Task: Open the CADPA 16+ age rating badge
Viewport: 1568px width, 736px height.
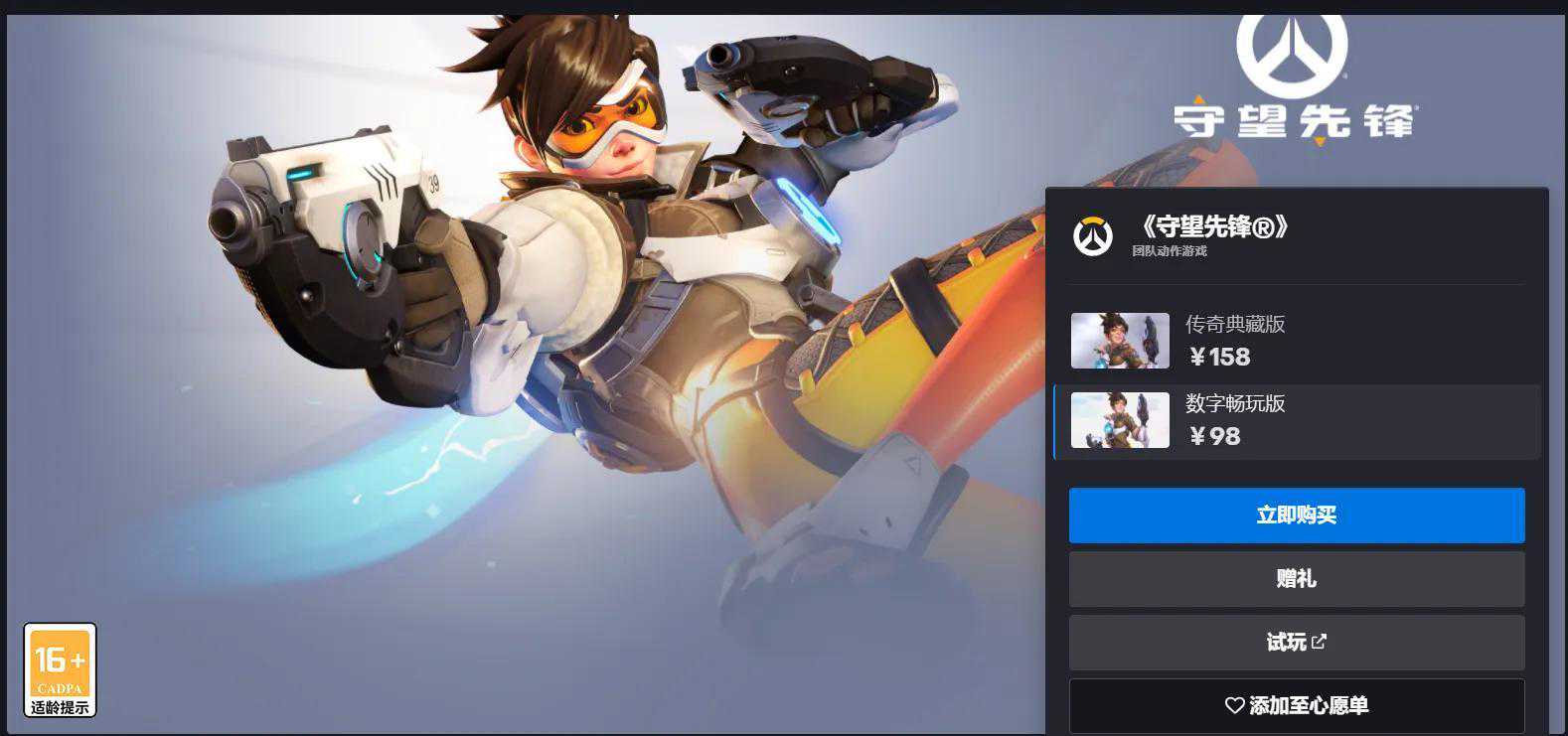Action: tap(60, 669)
